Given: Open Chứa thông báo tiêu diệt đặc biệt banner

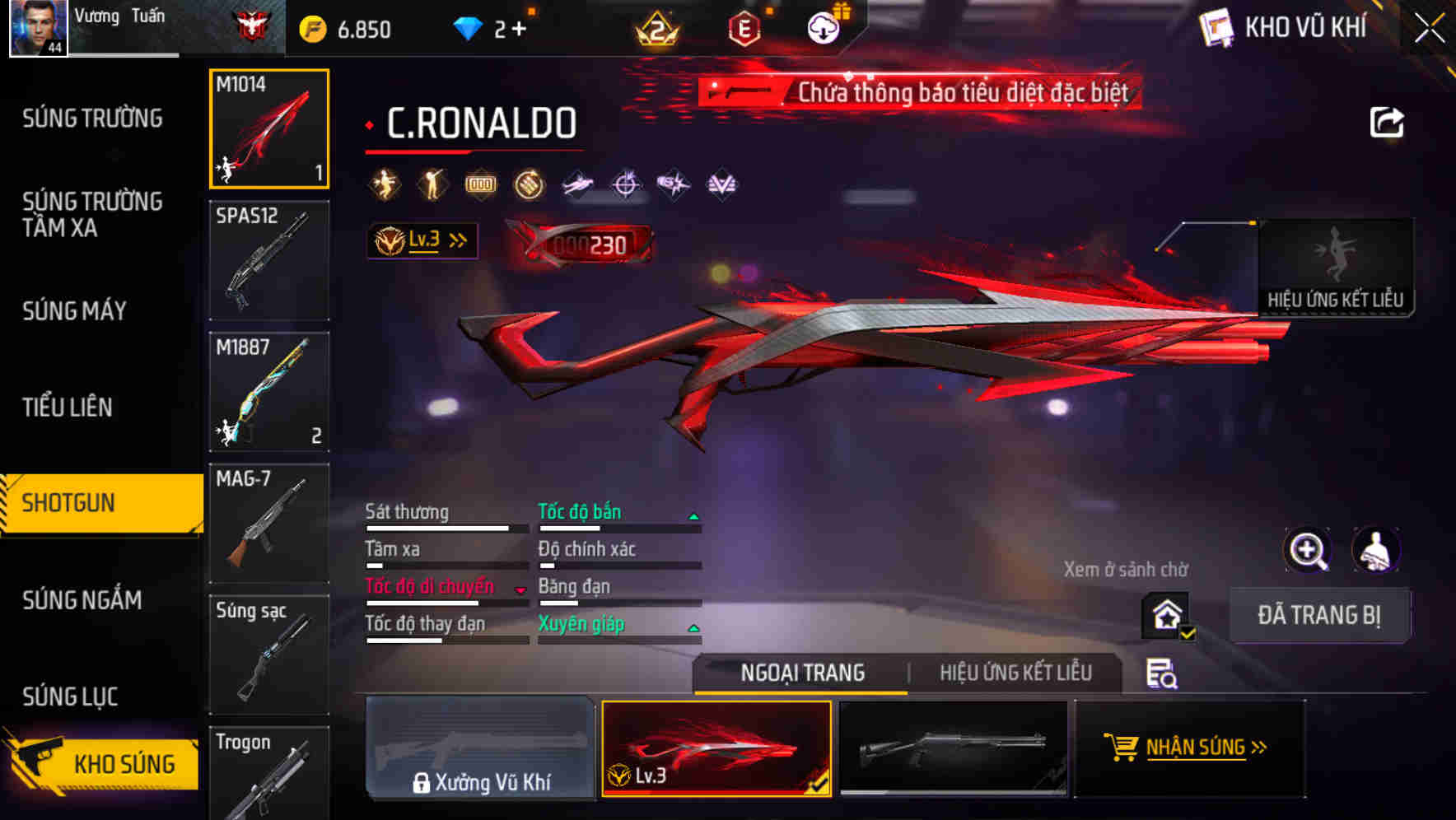Looking at the screenshot, I should (918, 93).
